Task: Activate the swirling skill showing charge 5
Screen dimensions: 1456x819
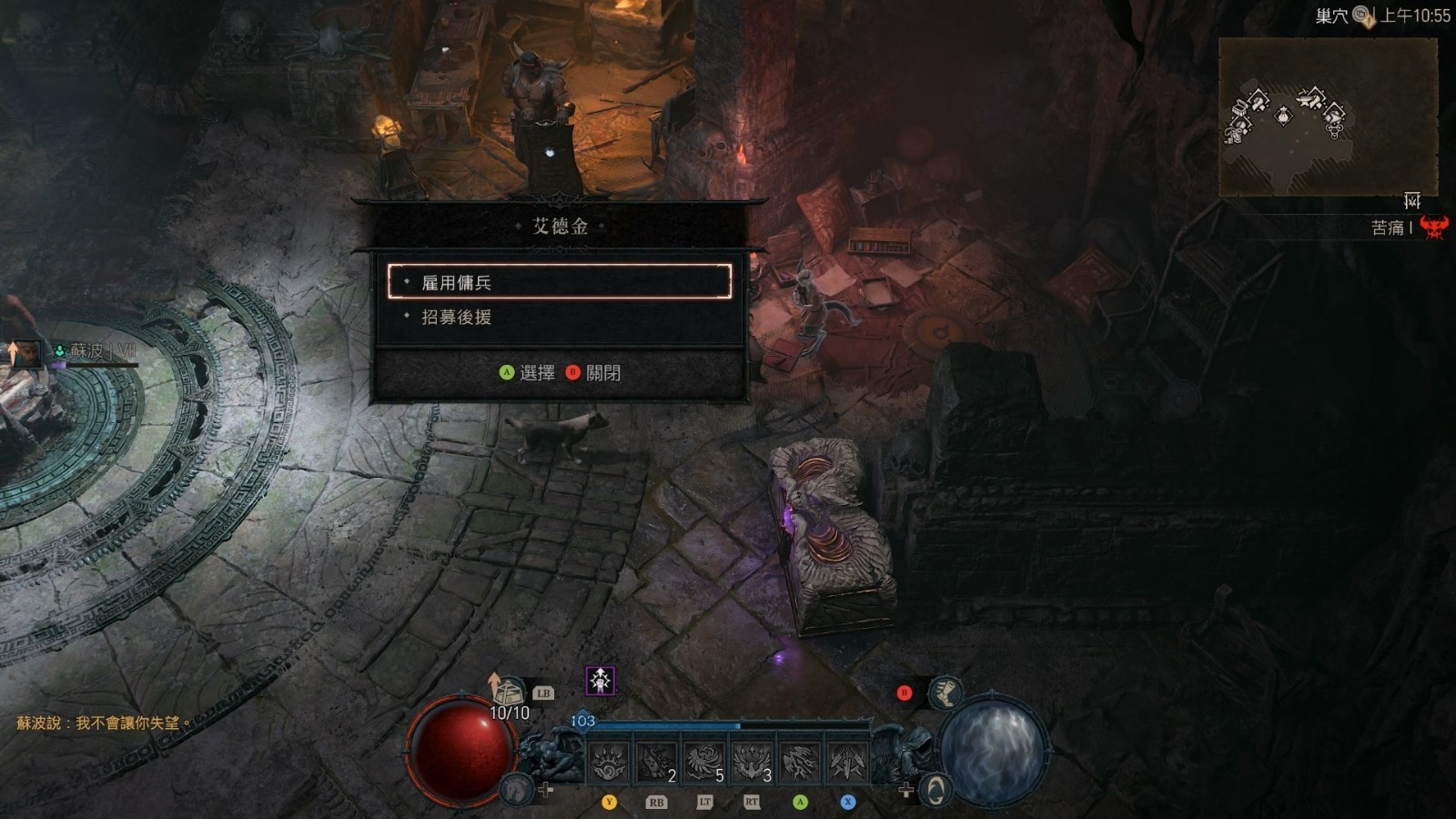Action: tap(704, 763)
